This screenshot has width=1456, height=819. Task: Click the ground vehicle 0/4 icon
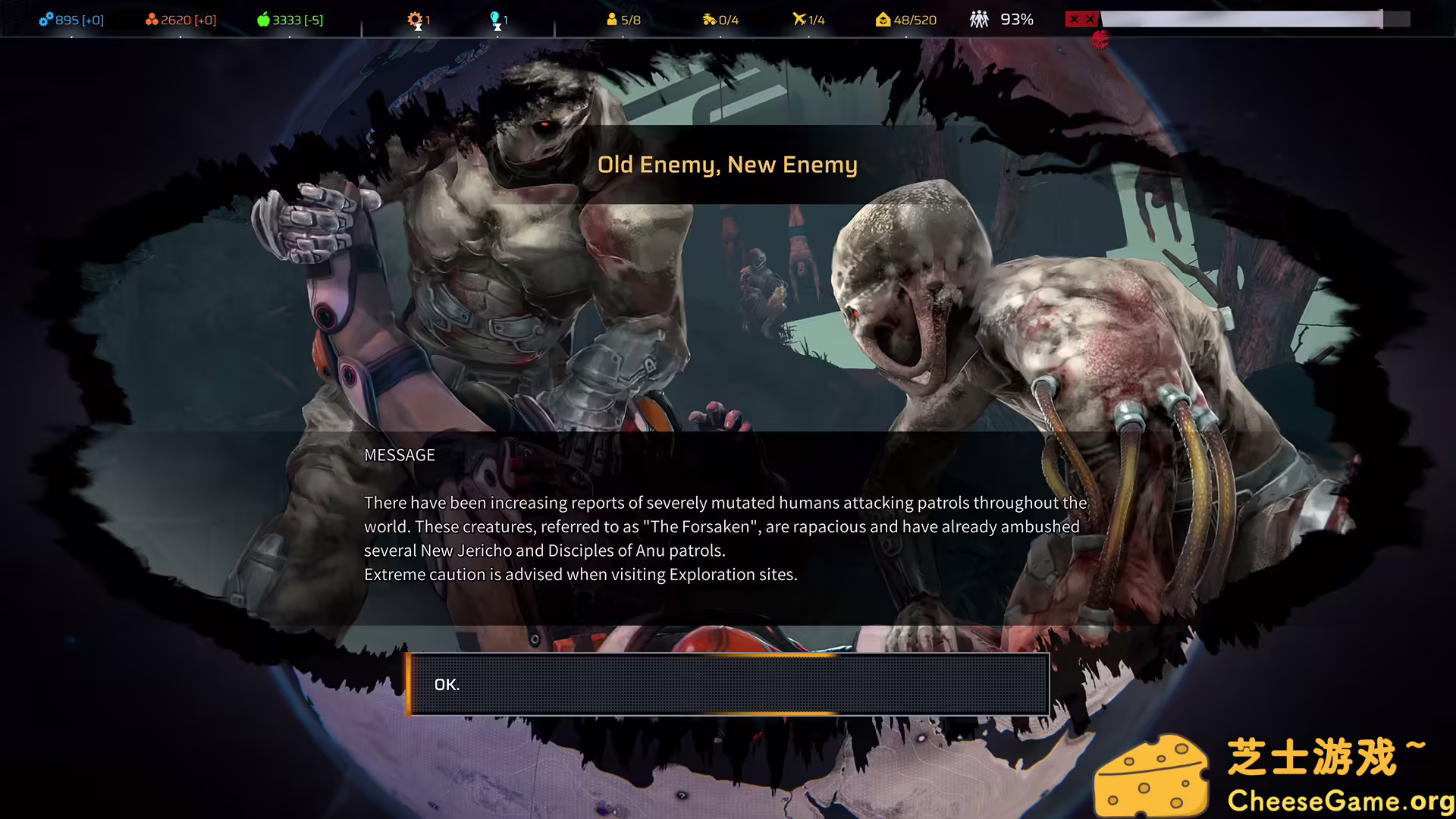click(x=709, y=19)
